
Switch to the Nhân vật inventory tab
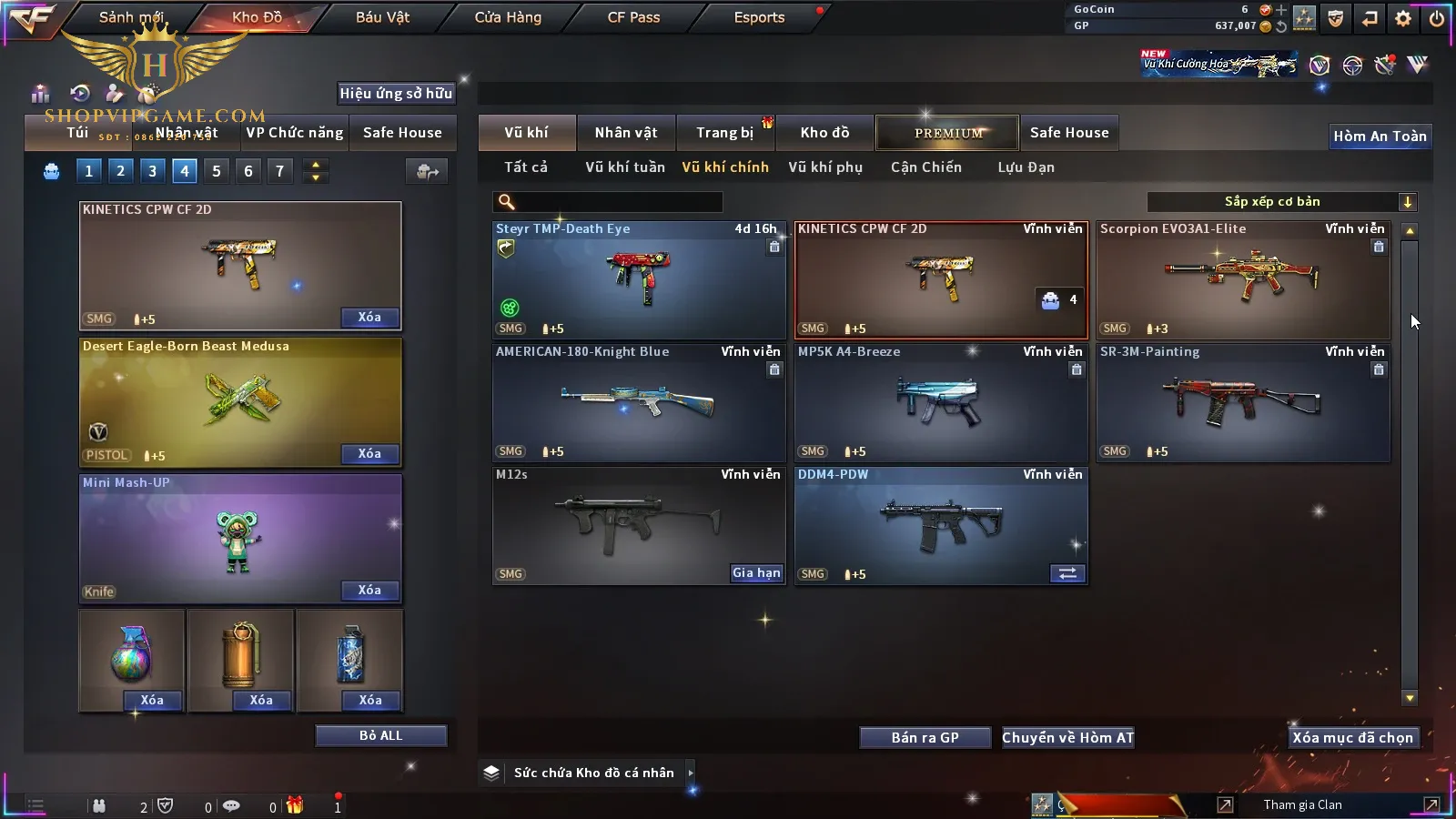(x=625, y=133)
